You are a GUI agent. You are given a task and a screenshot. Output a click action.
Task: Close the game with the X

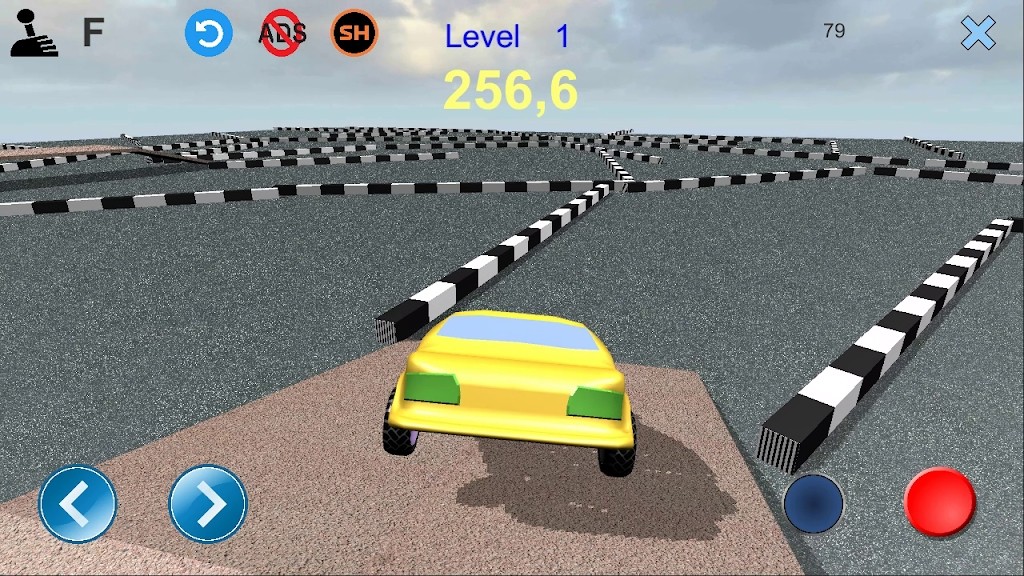coord(978,34)
